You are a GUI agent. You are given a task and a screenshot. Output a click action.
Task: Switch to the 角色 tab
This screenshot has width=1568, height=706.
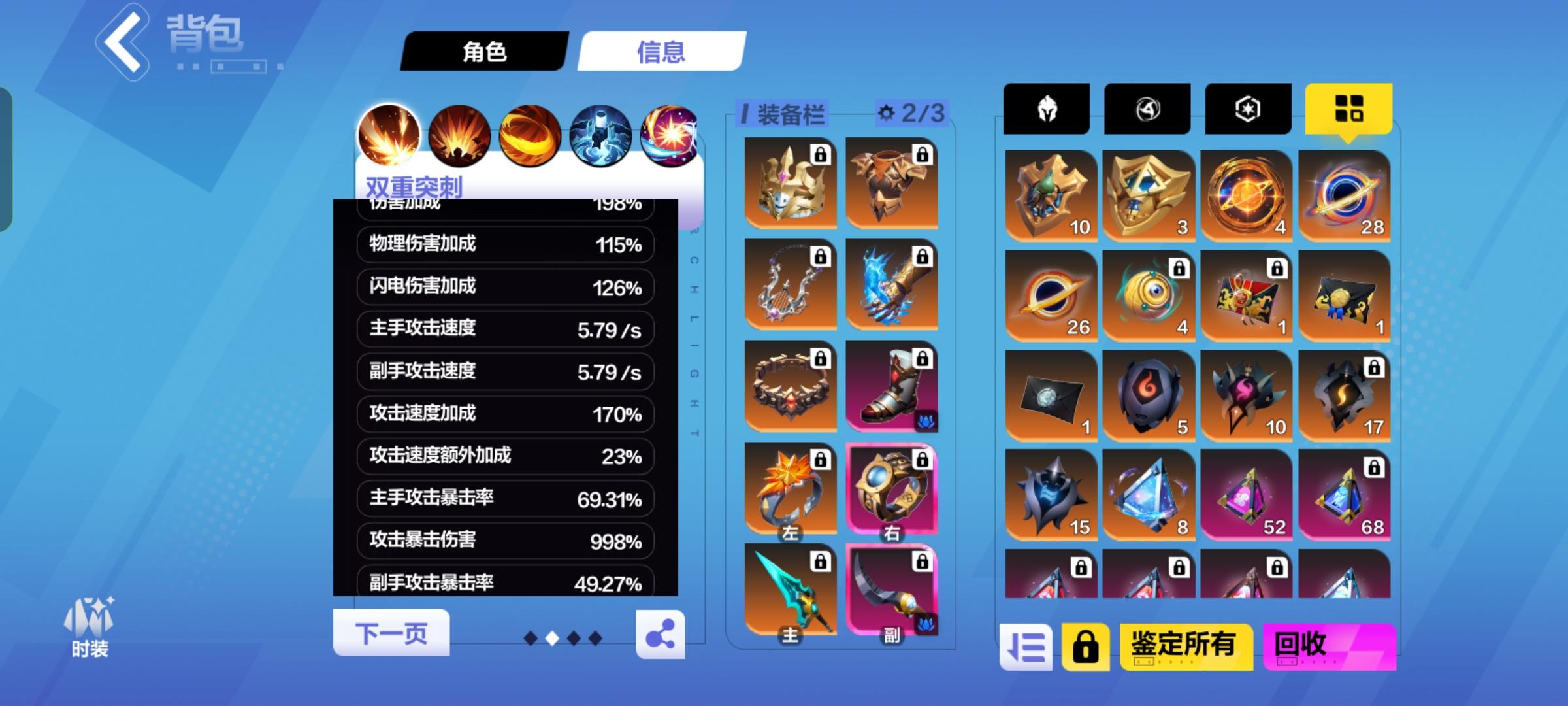tap(485, 52)
